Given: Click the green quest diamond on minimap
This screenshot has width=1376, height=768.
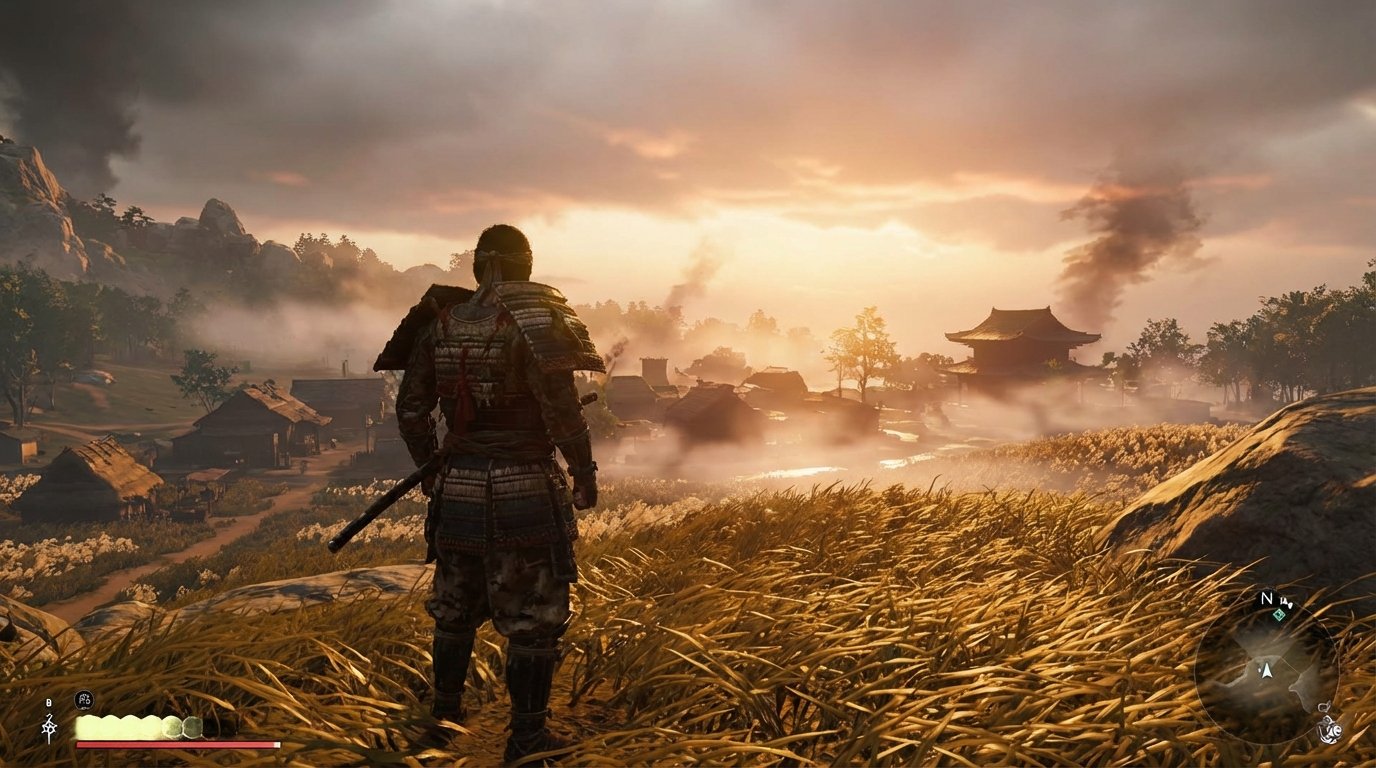Looking at the screenshot, I should pos(1281,615).
